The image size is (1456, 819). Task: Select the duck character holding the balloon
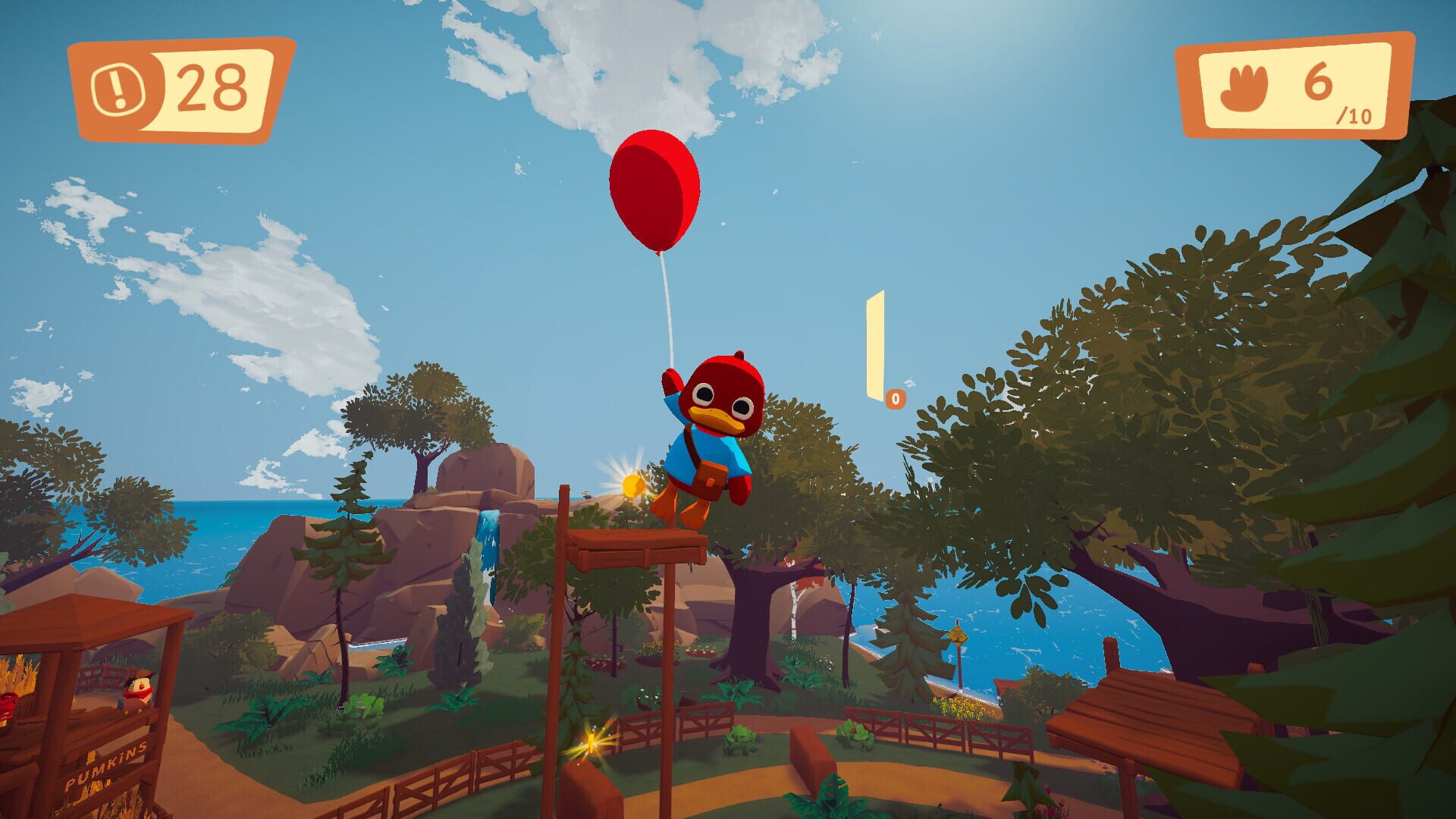coord(713,432)
